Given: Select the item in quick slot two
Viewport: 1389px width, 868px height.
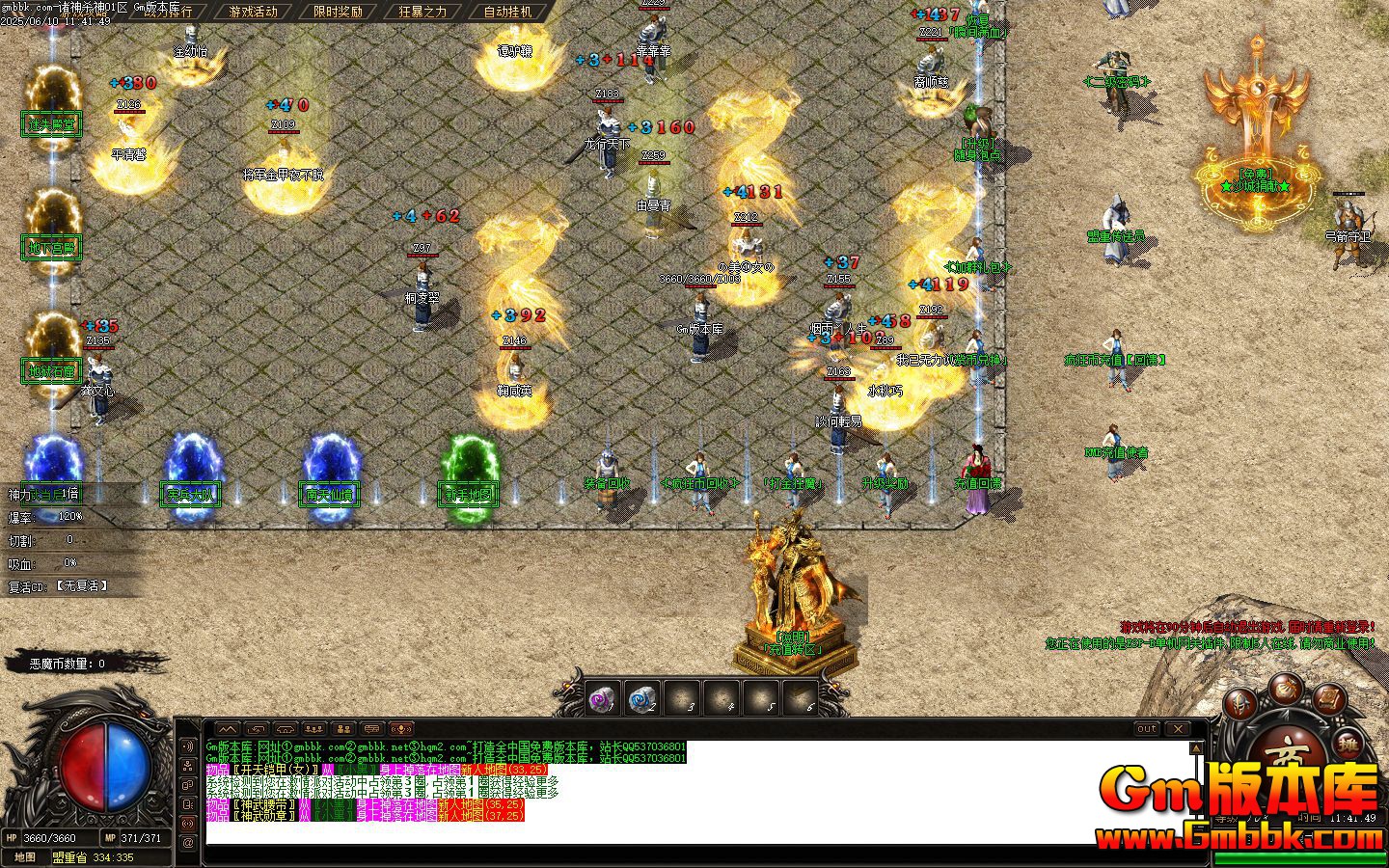Looking at the screenshot, I should (x=641, y=697).
